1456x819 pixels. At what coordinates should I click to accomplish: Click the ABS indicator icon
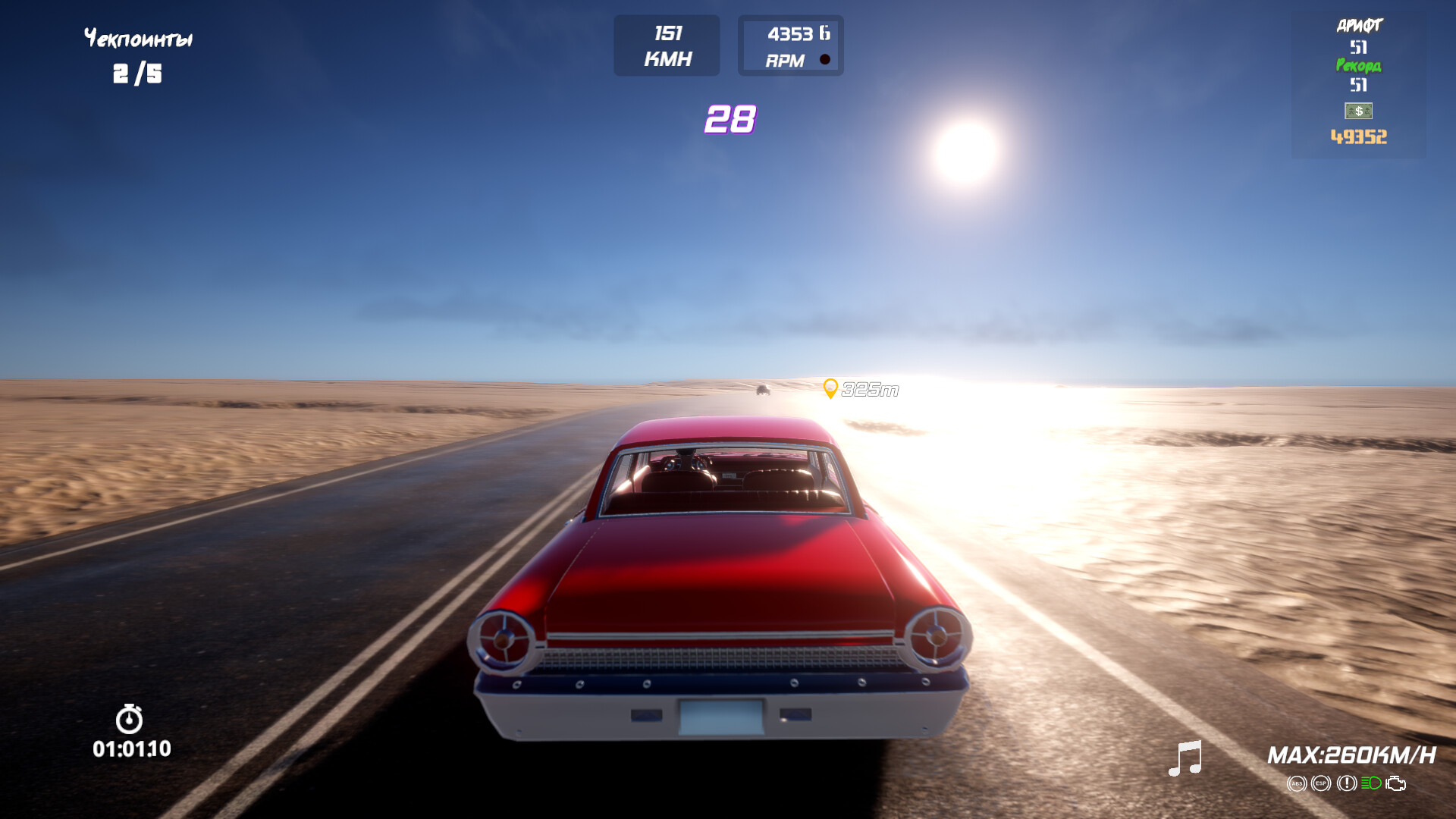[x=1298, y=783]
